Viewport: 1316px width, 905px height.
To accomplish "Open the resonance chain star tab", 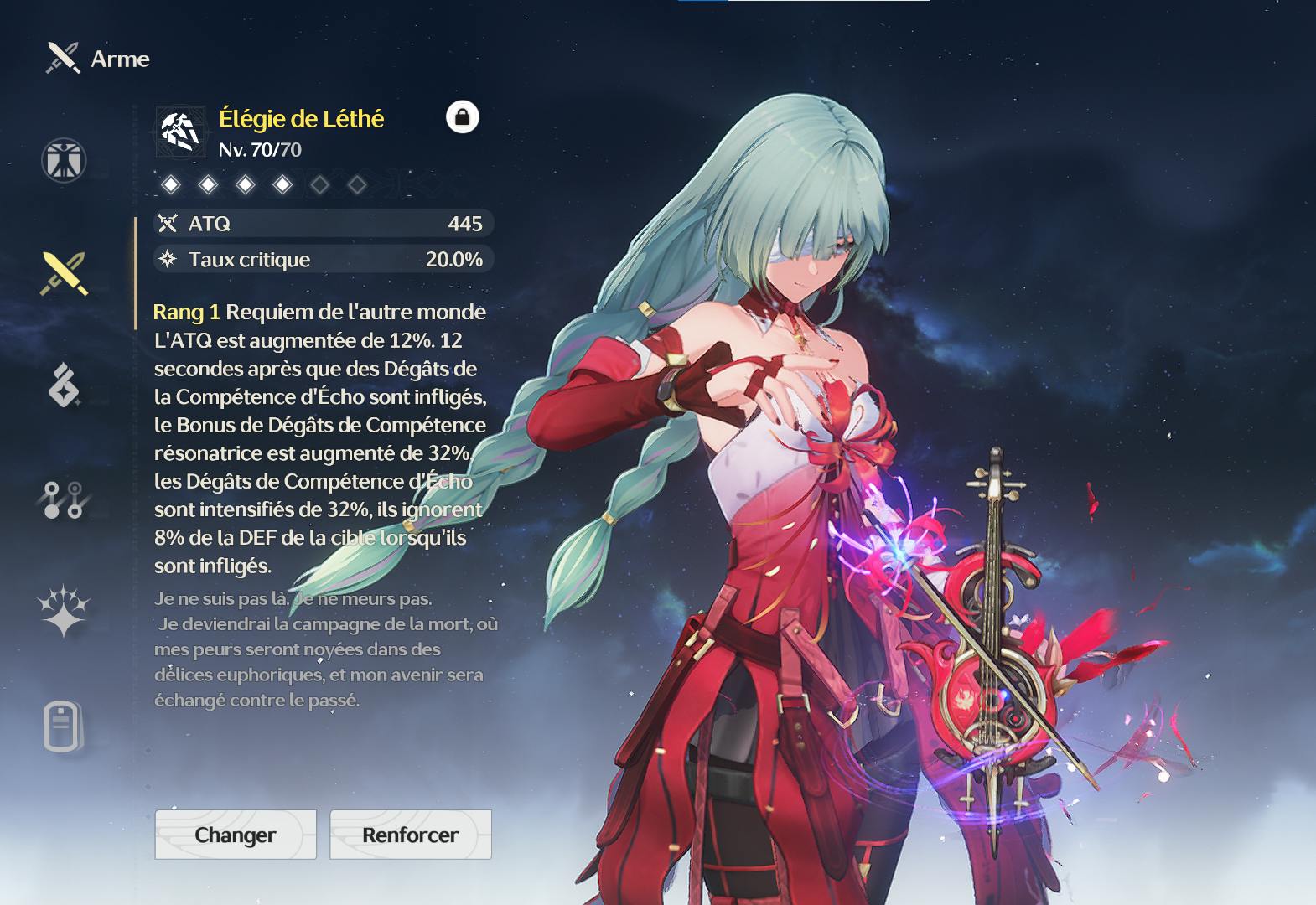I will point(64,611).
